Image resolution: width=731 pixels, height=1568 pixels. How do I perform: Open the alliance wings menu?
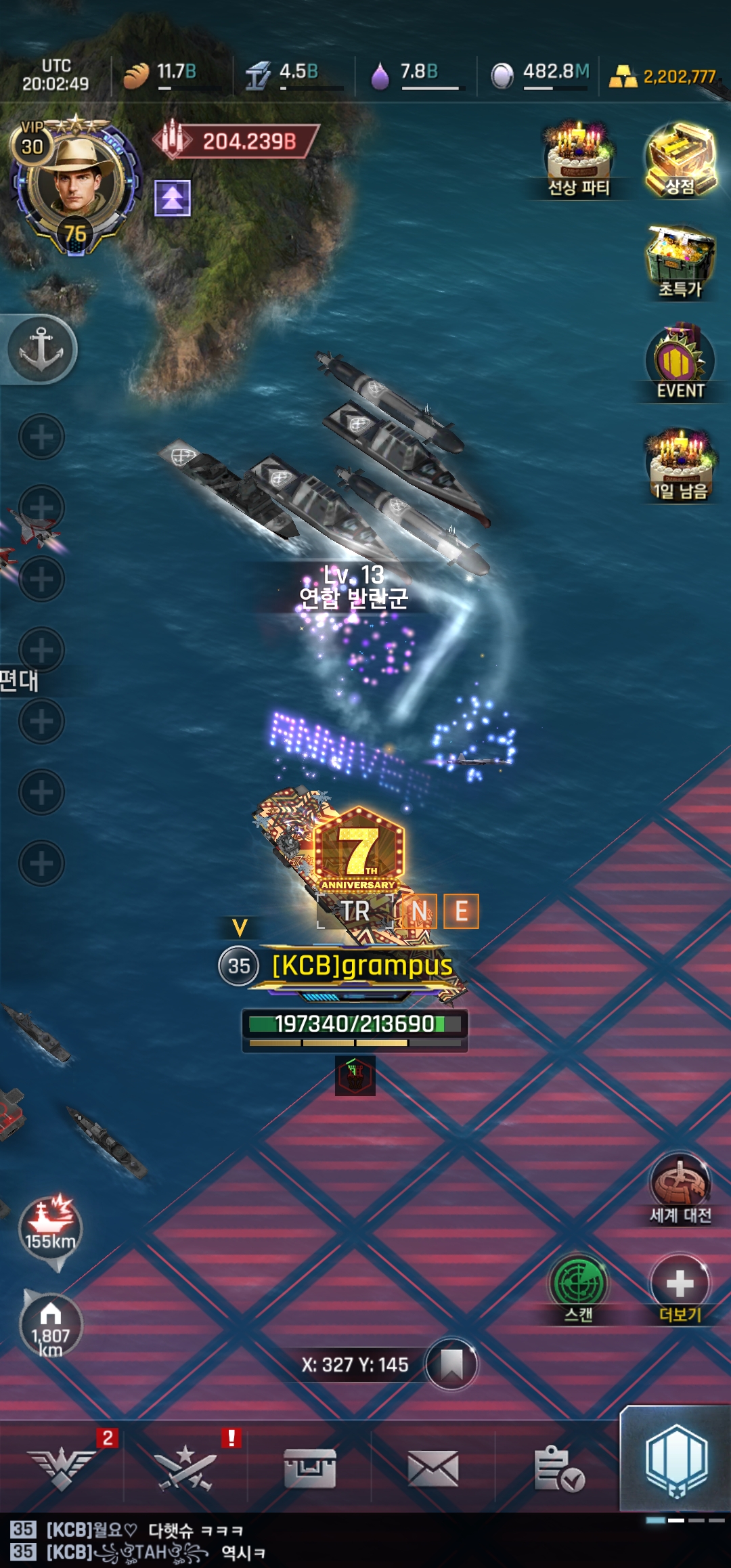[62, 1468]
